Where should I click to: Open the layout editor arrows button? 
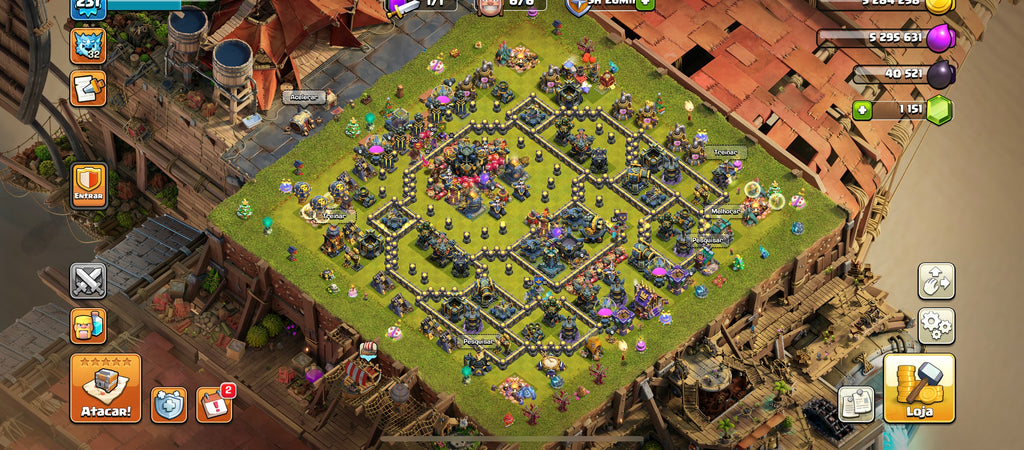936,281
